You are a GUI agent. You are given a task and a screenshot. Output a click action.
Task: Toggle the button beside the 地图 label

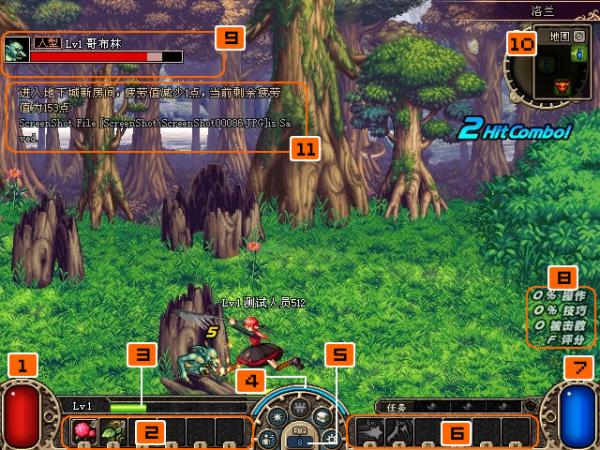[578, 37]
